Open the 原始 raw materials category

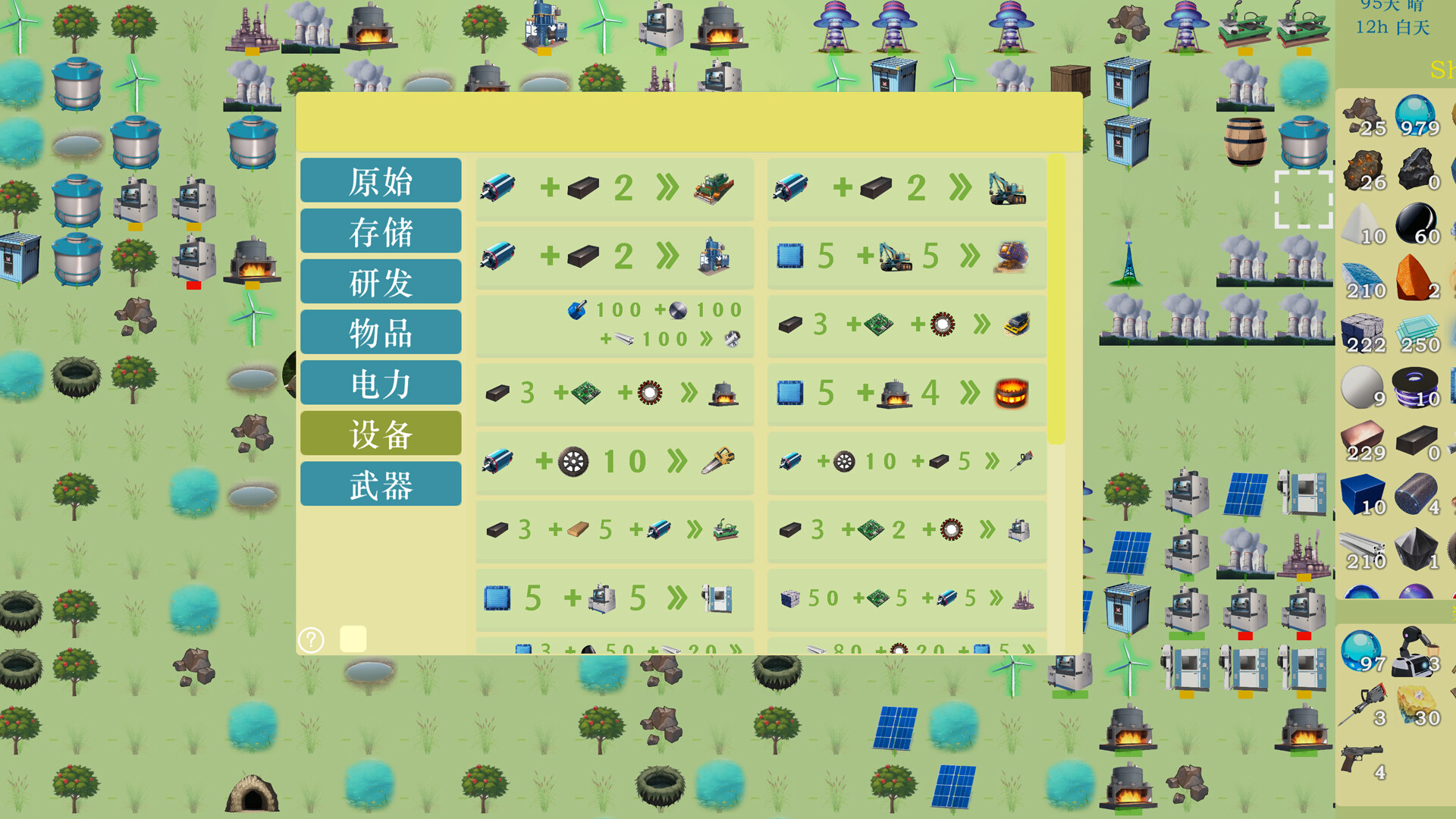(381, 181)
